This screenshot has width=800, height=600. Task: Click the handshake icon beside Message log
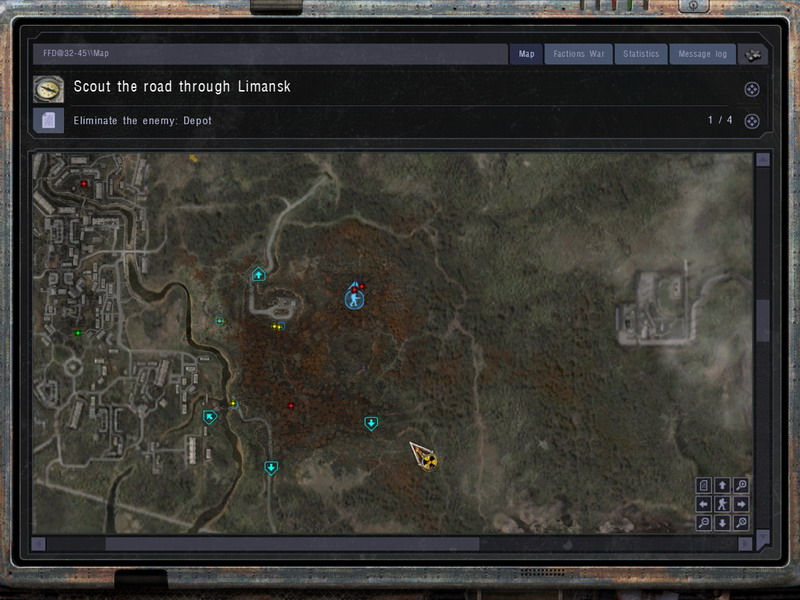click(753, 54)
